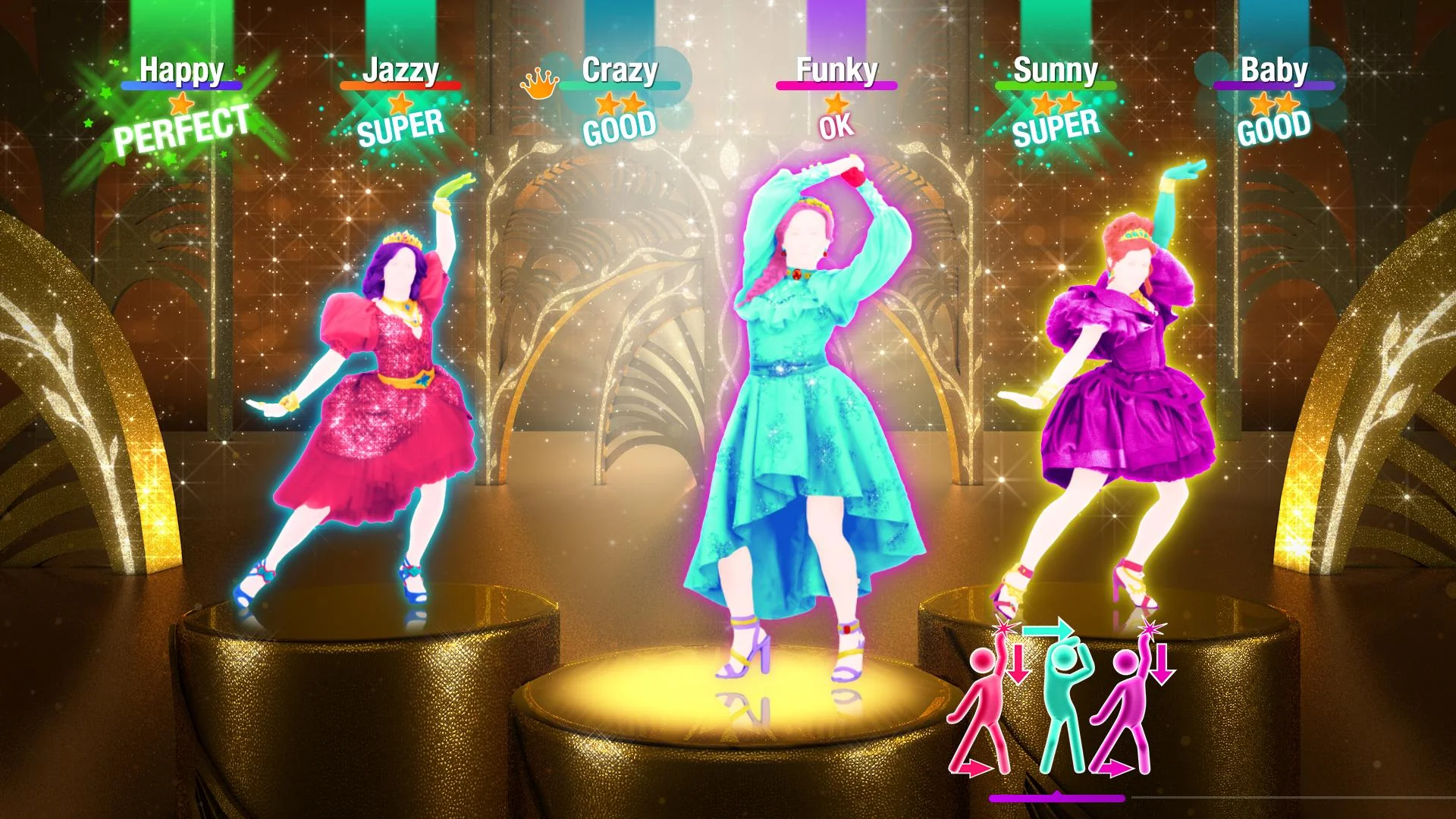Switch to the Jazzy player panel
1456x819 pixels.
pos(402,71)
